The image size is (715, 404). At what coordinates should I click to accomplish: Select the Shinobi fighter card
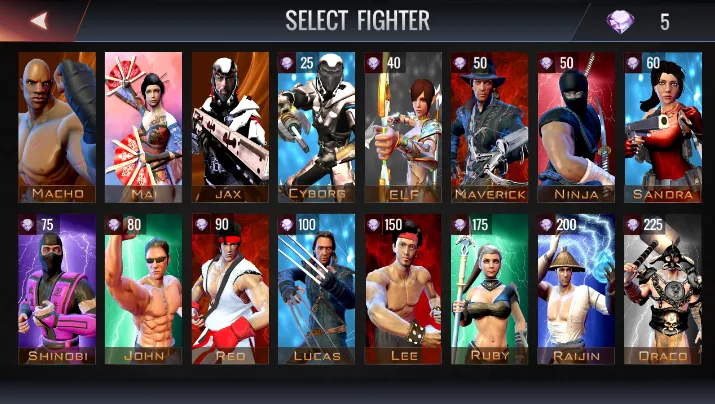coord(57,289)
